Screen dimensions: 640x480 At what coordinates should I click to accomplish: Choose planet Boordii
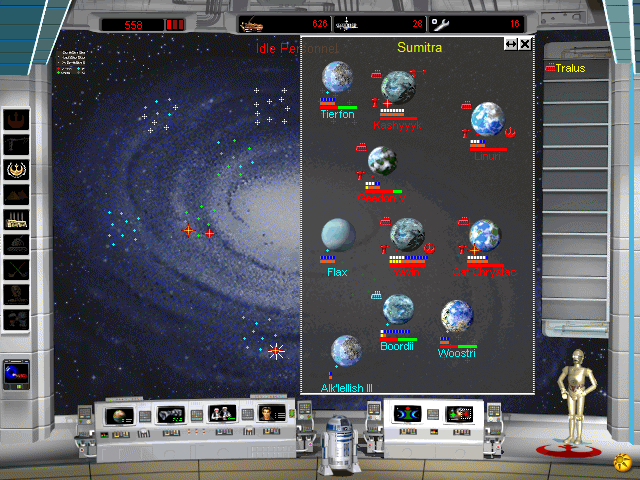[398, 310]
